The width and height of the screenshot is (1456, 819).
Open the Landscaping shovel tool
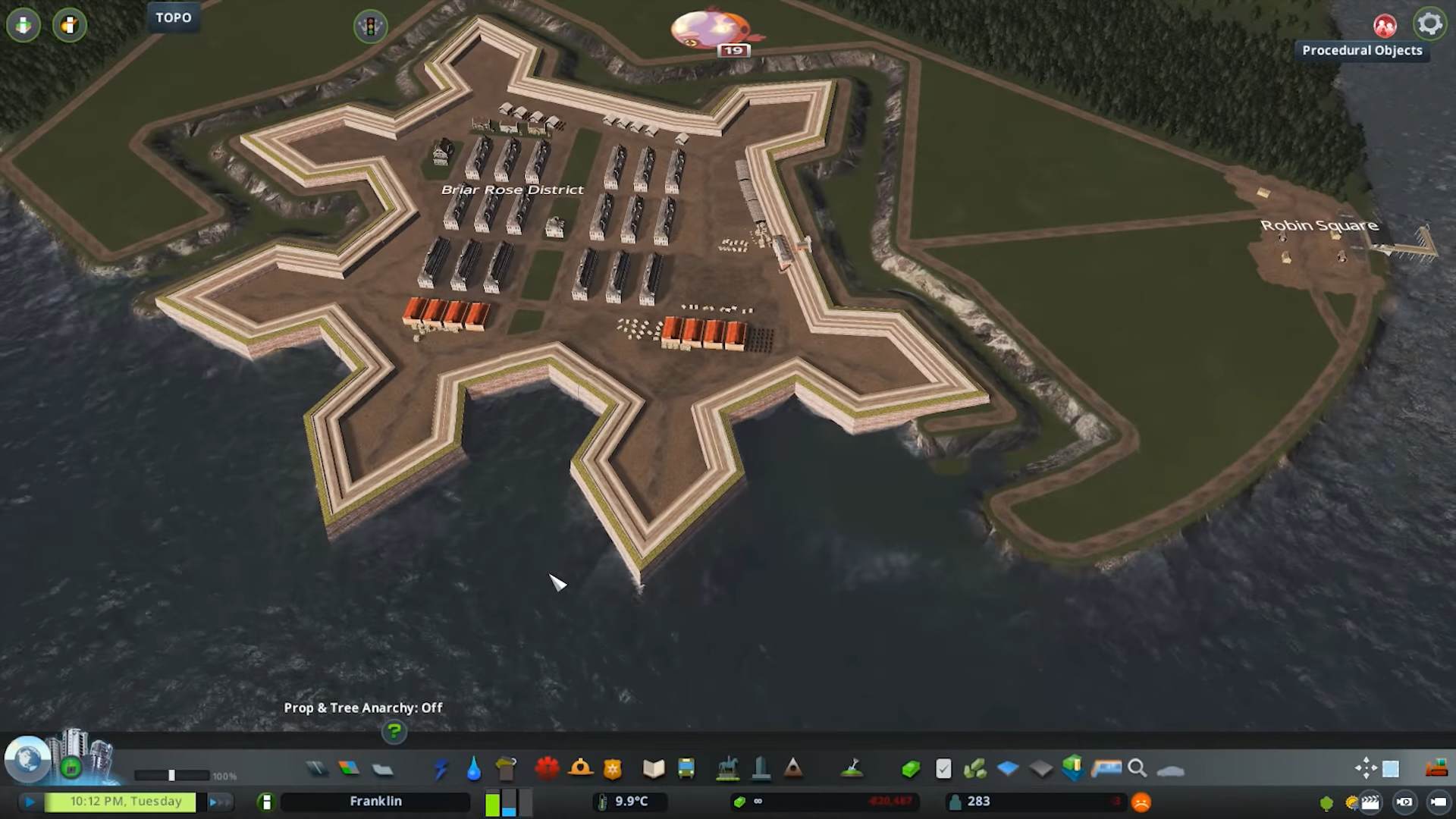pyautogui.click(x=852, y=769)
